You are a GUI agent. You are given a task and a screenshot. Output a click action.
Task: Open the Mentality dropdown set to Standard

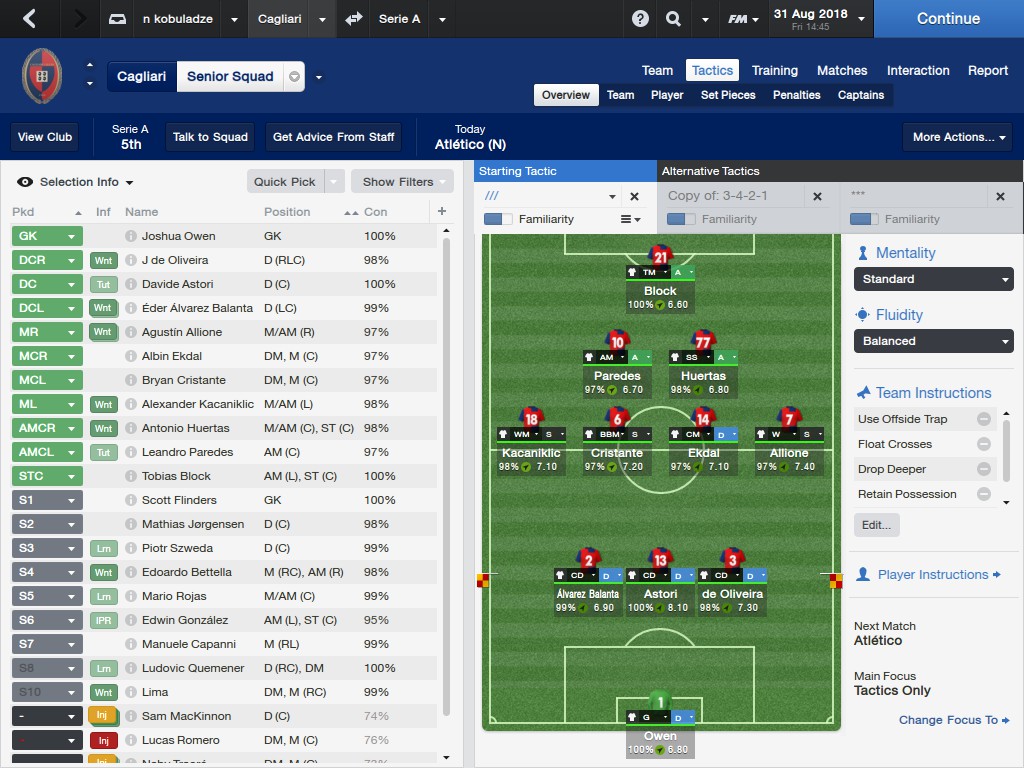tap(933, 279)
